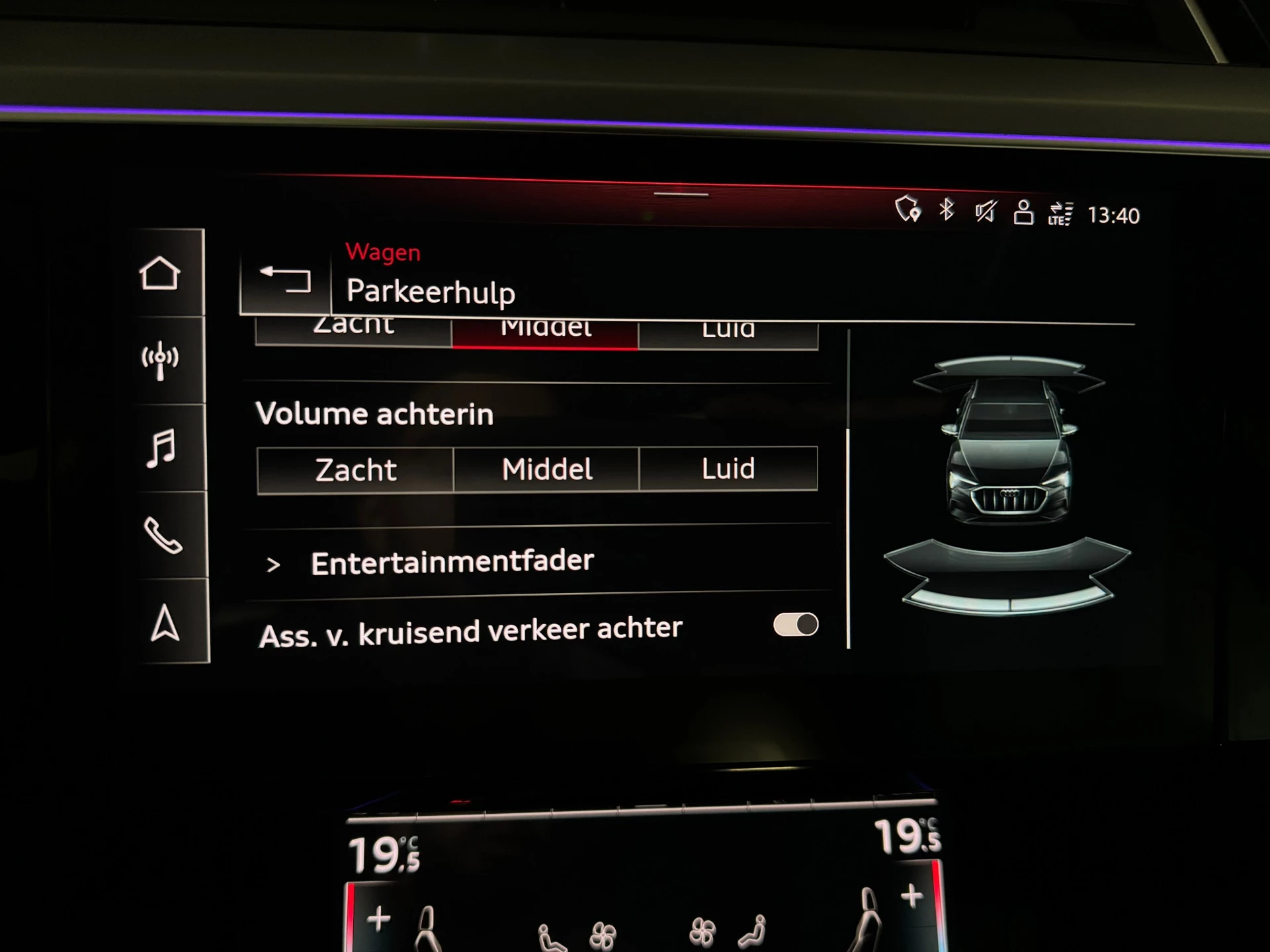Expand the Entertainmentfader settings
The image size is (1270, 952).
[x=453, y=561]
